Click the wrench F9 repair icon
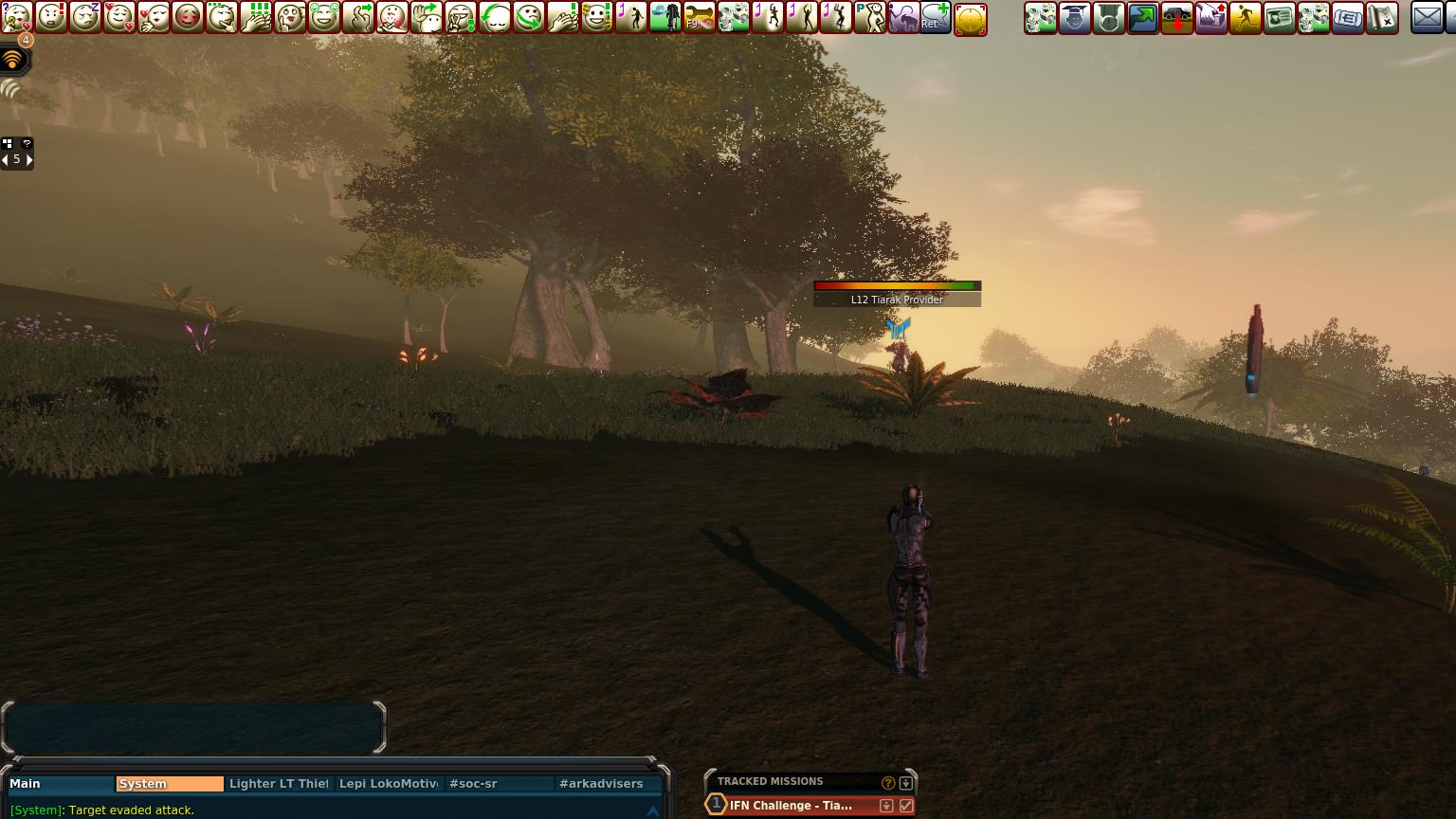This screenshot has height=819, width=1456. (x=700, y=17)
